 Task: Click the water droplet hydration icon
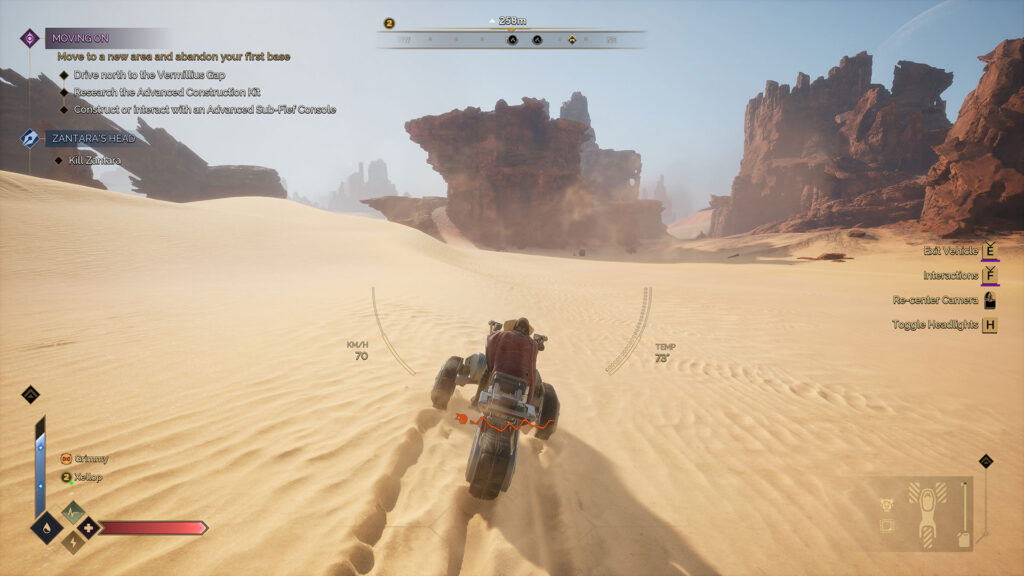pos(46,527)
